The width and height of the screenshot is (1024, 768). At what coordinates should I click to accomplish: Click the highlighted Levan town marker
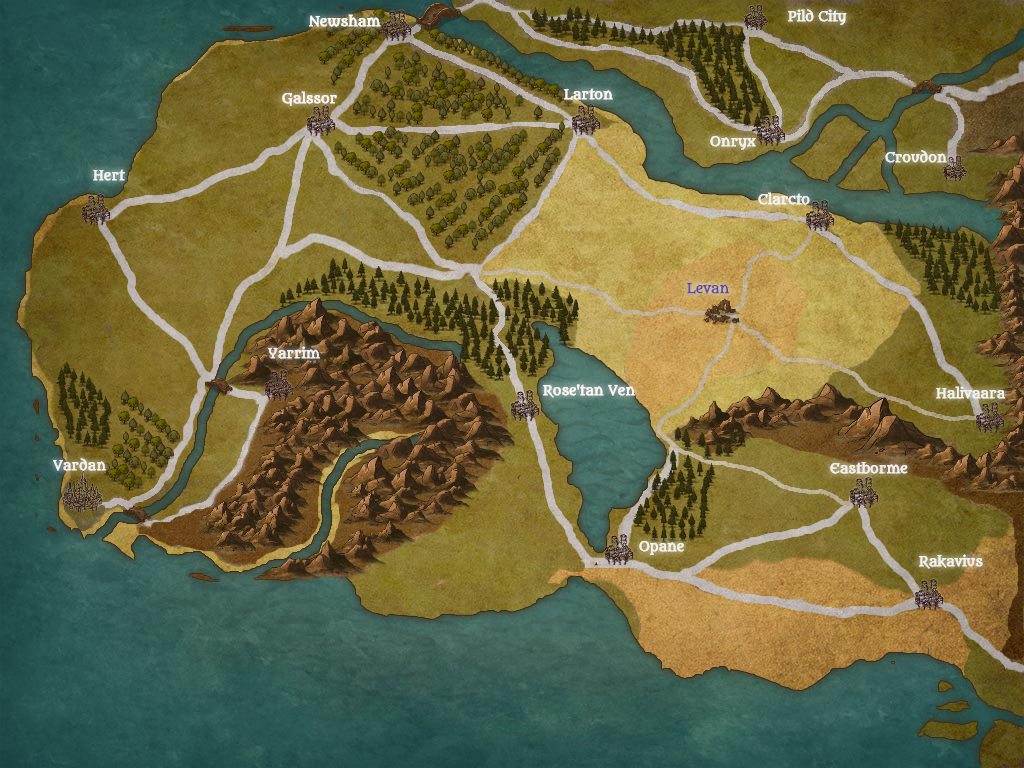tap(720, 312)
